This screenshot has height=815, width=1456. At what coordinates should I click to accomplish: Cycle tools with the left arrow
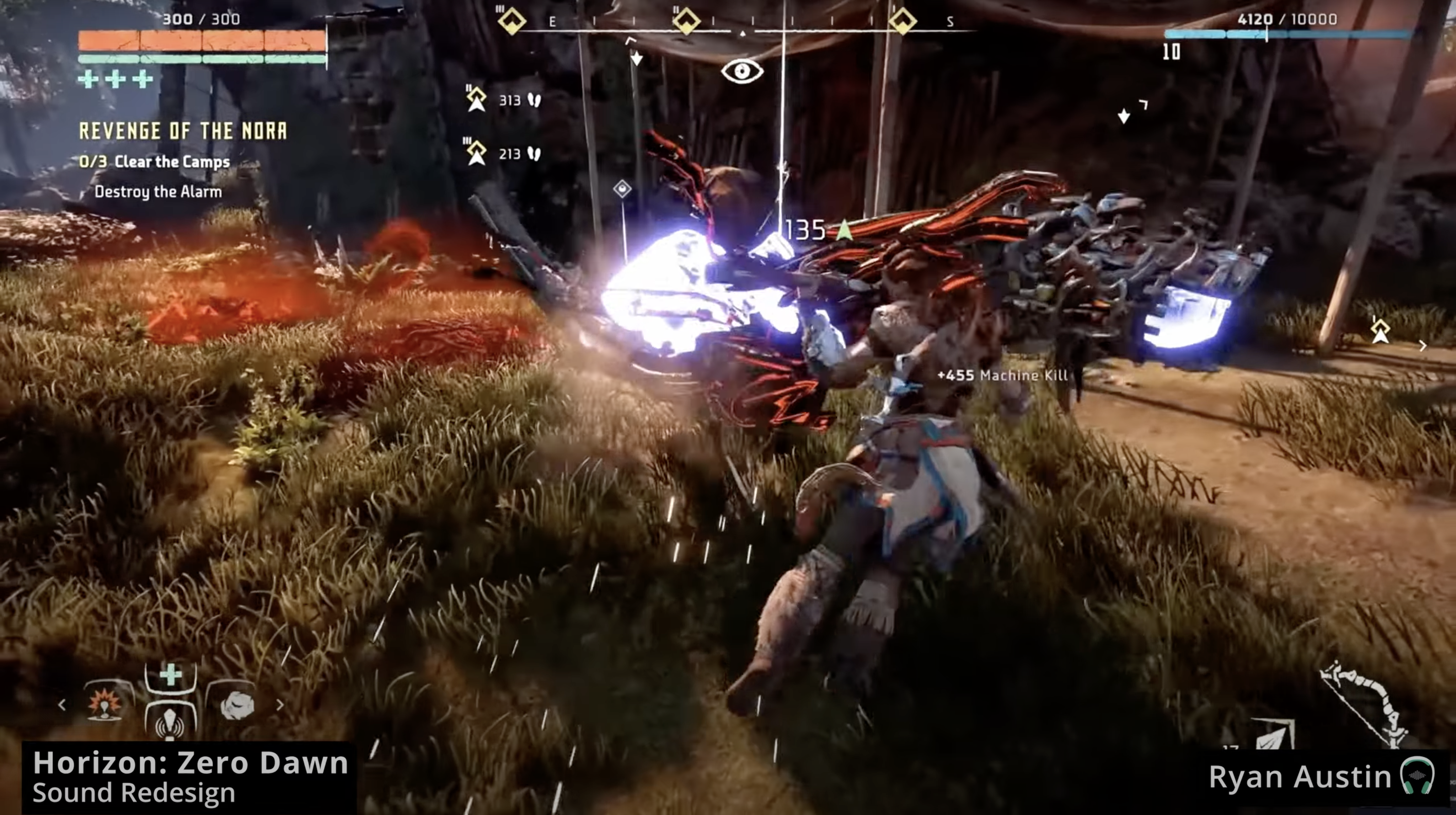pos(62,705)
